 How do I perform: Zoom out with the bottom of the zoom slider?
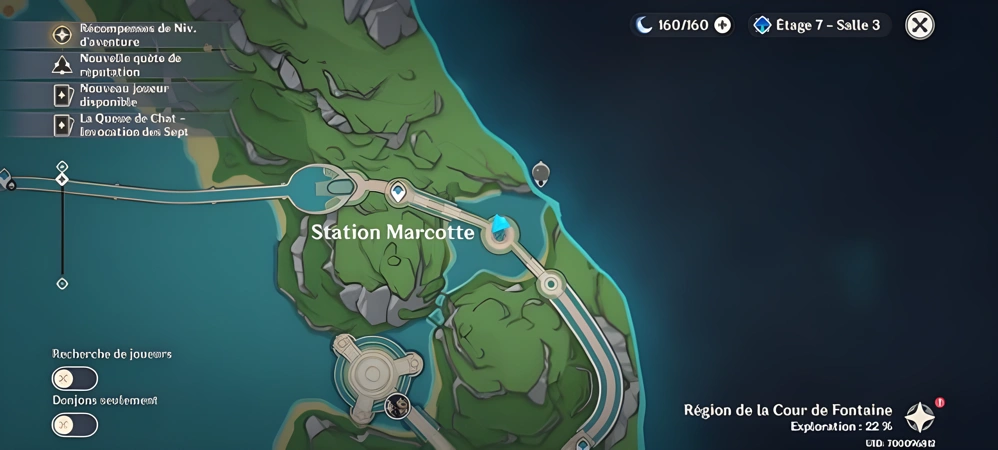pyautogui.click(x=62, y=284)
